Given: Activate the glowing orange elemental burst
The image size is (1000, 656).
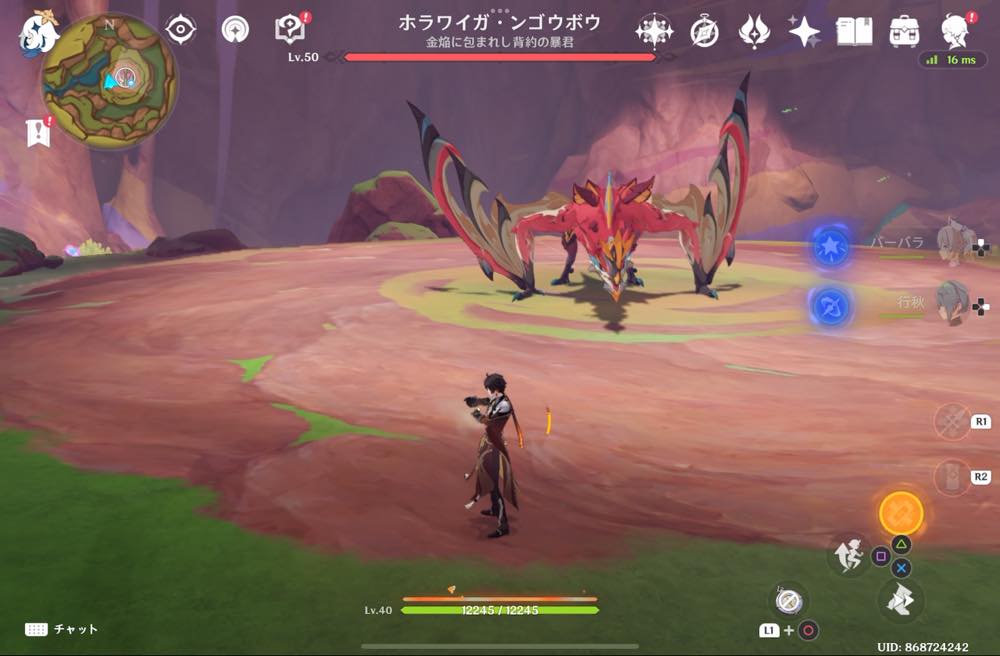Looking at the screenshot, I should point(900,513).
